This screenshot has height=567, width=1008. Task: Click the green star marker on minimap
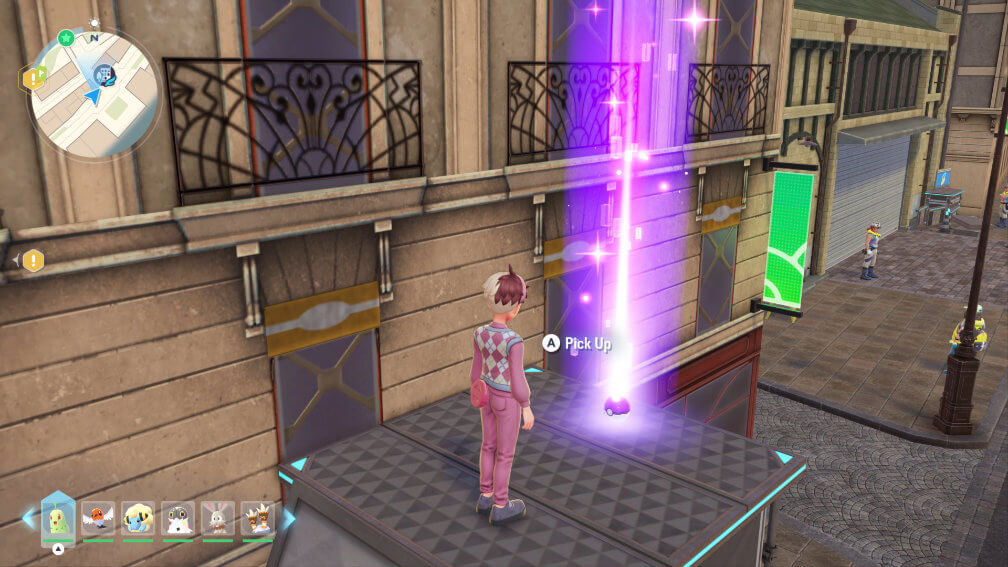(x=66, y=38)
